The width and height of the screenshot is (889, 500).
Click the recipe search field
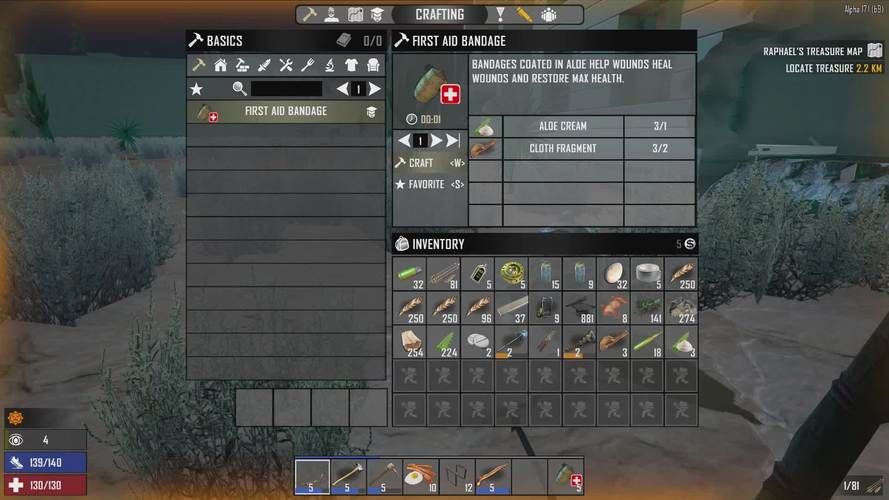(x=285, y=89)
